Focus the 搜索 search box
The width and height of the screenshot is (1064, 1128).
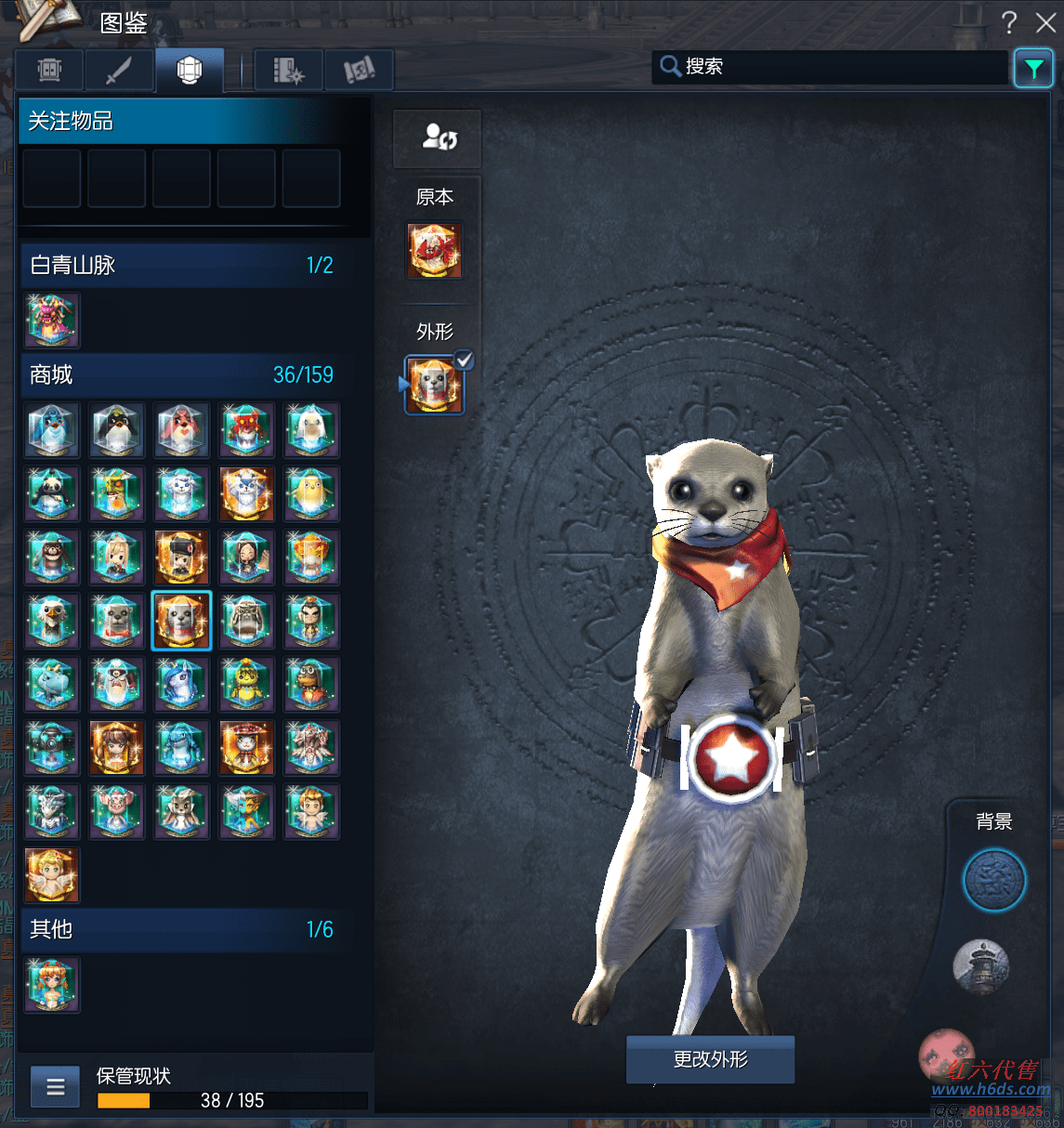pyautogui.click(x=832, y=67)
